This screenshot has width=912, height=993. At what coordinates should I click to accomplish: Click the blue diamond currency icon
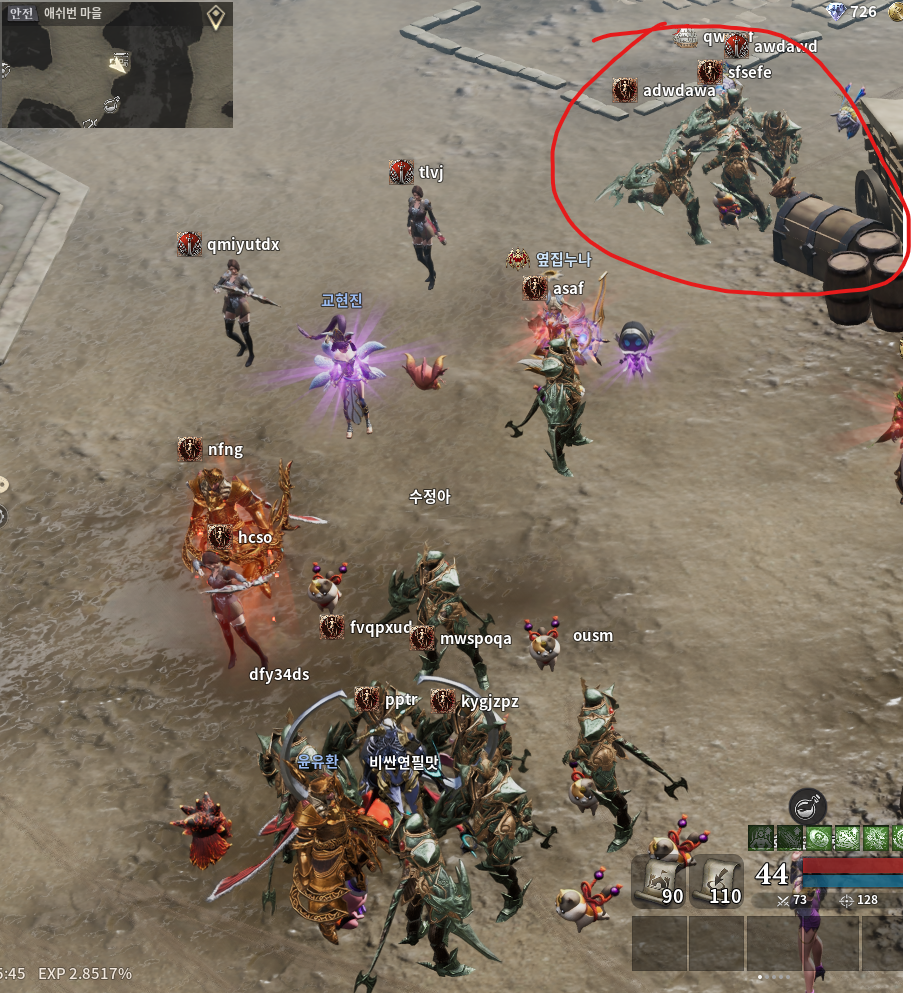pos(836,12)
